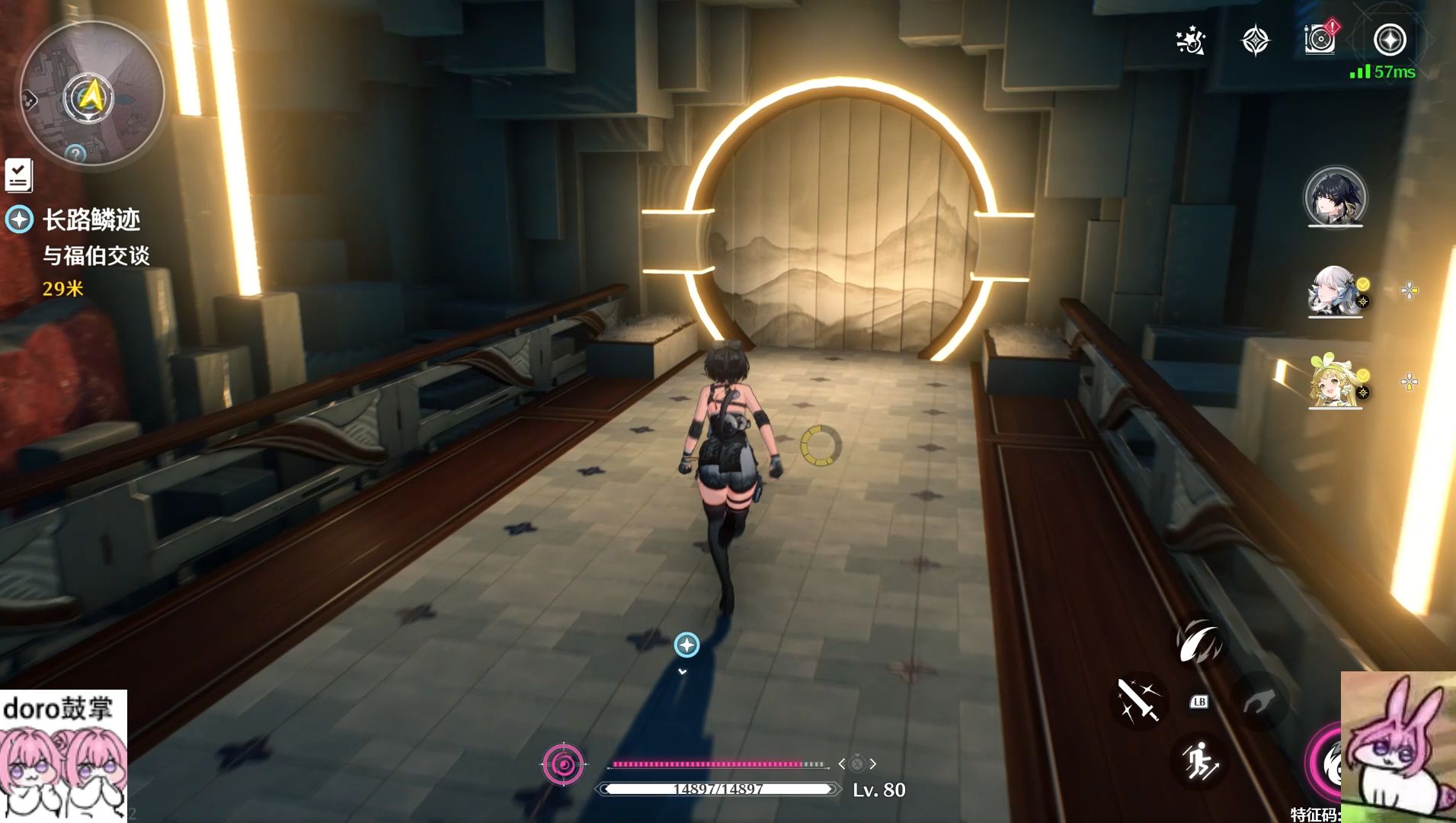Select the 长路鳞迹 quest tracker
1456x823 pixels.
[91, 220]
